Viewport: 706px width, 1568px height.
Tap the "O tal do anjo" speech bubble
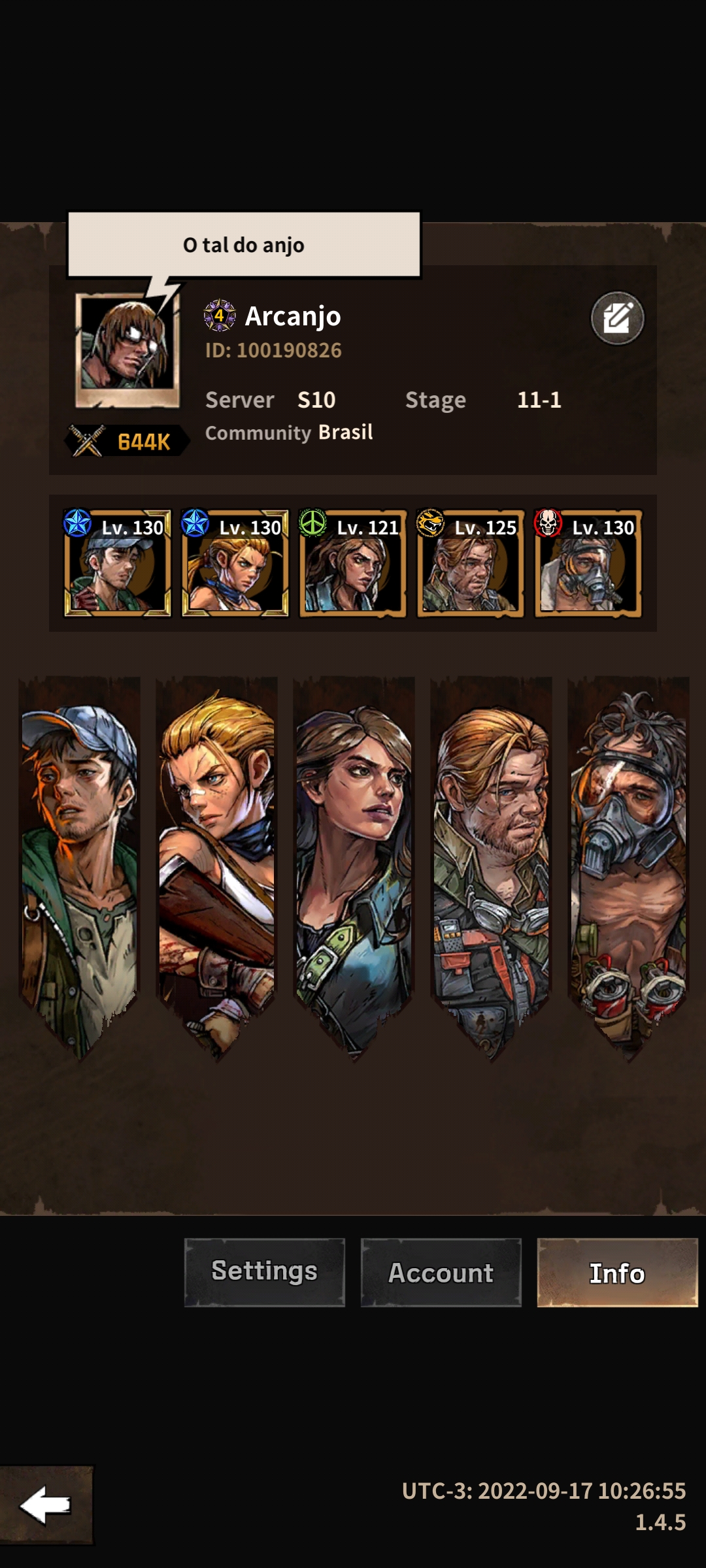[244, 245]
